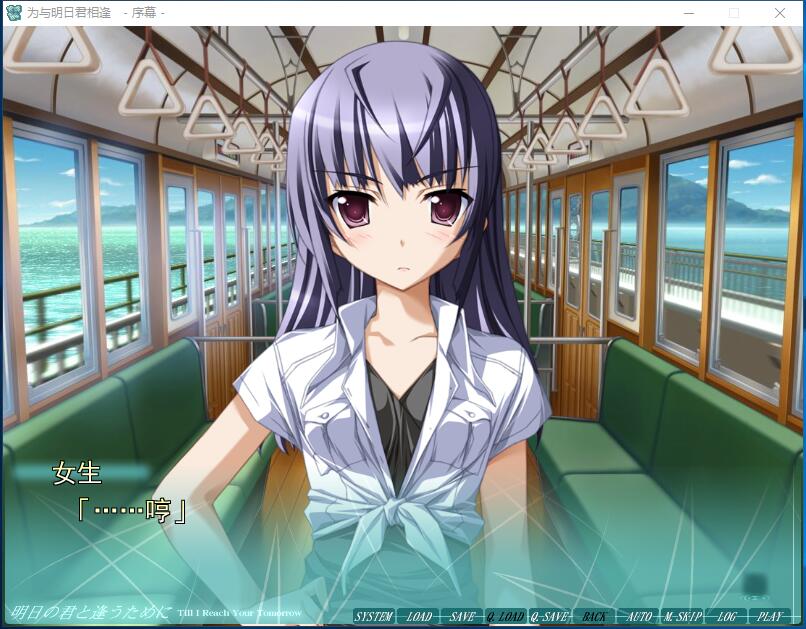Select the PLAY button
The height and width of the screenshot is (629, 806).
pos(770,617)
